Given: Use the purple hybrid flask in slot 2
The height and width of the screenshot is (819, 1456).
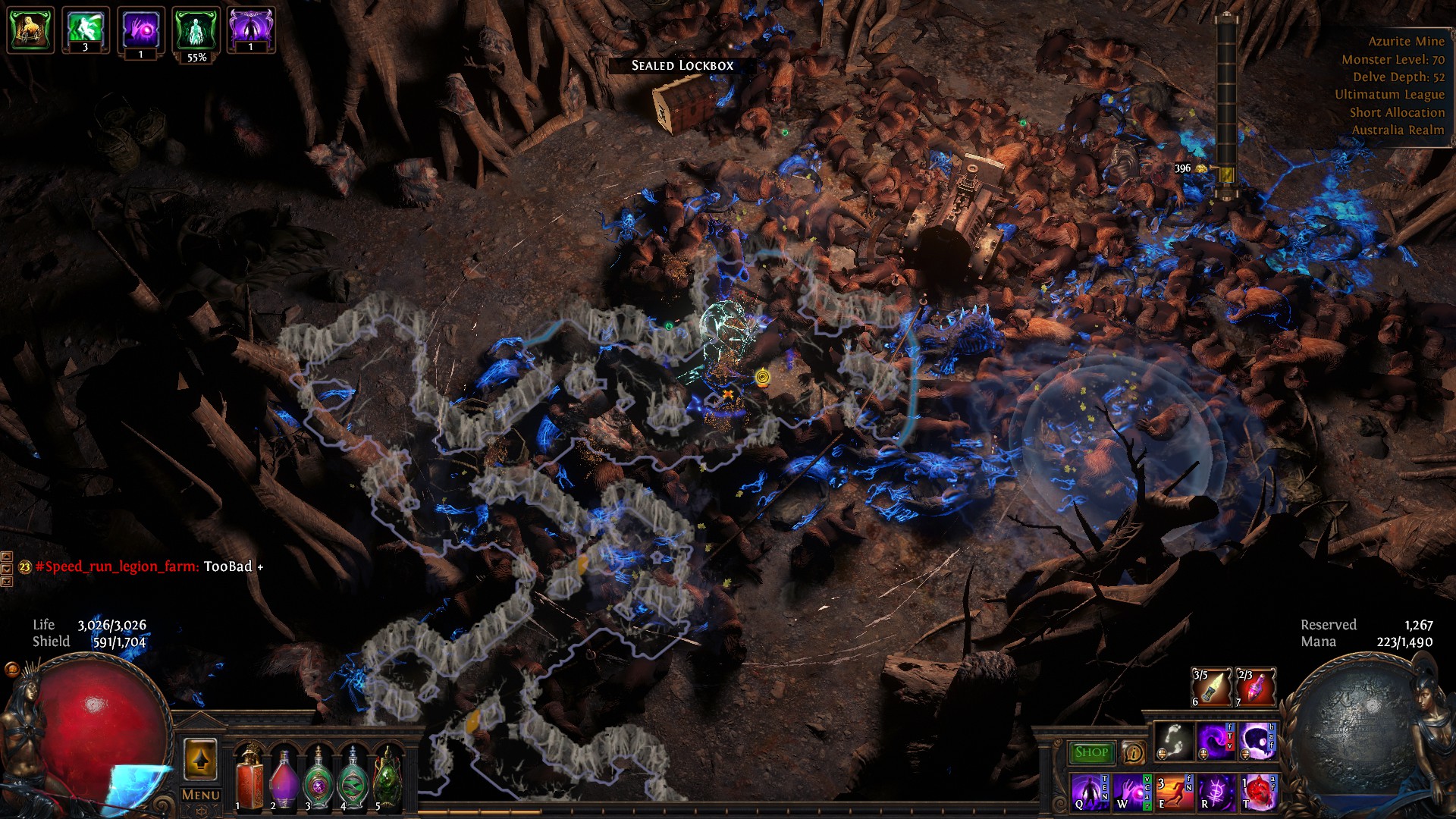Looking at the screenshot, I should point(284,781).
